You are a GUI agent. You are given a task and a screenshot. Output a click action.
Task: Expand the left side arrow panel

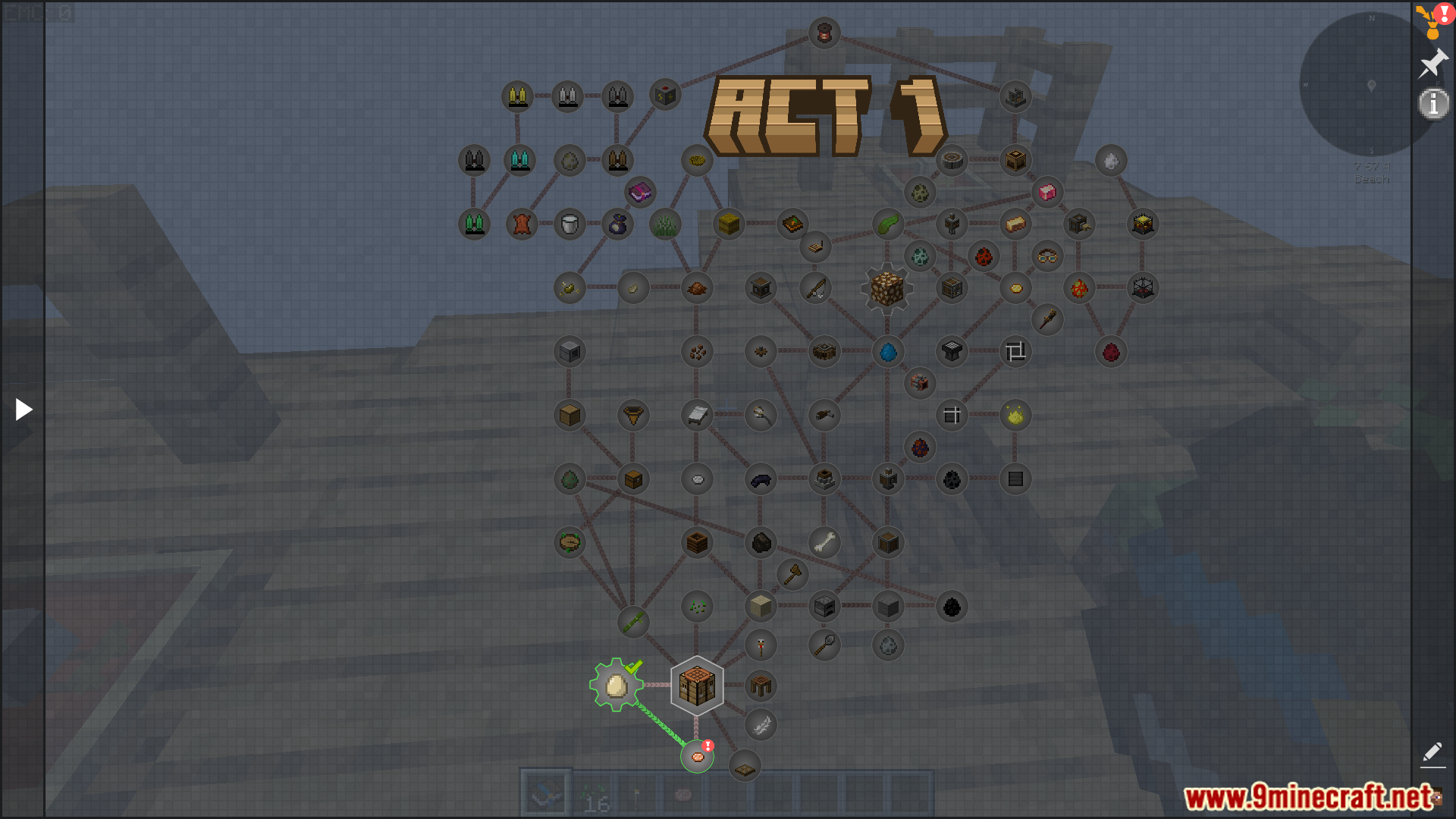(23, 409)
